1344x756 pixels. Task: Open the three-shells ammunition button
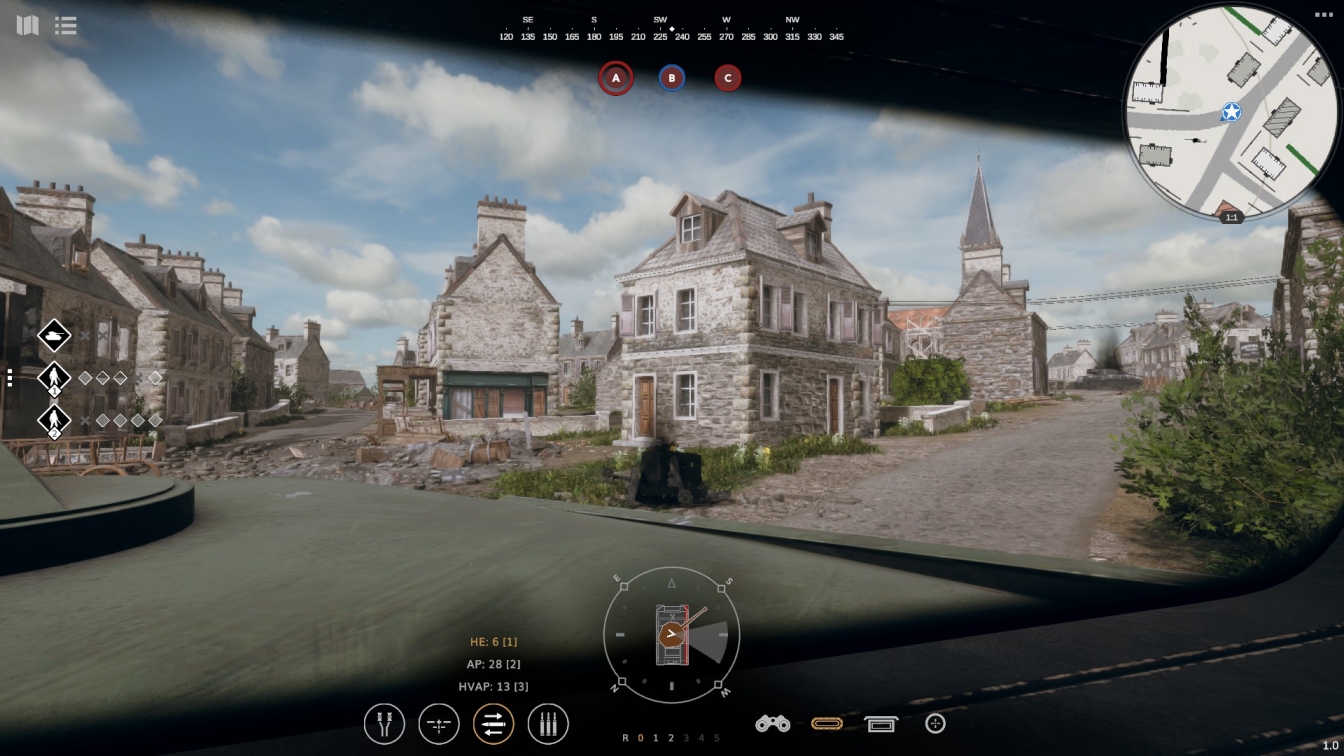pos(548,723)
